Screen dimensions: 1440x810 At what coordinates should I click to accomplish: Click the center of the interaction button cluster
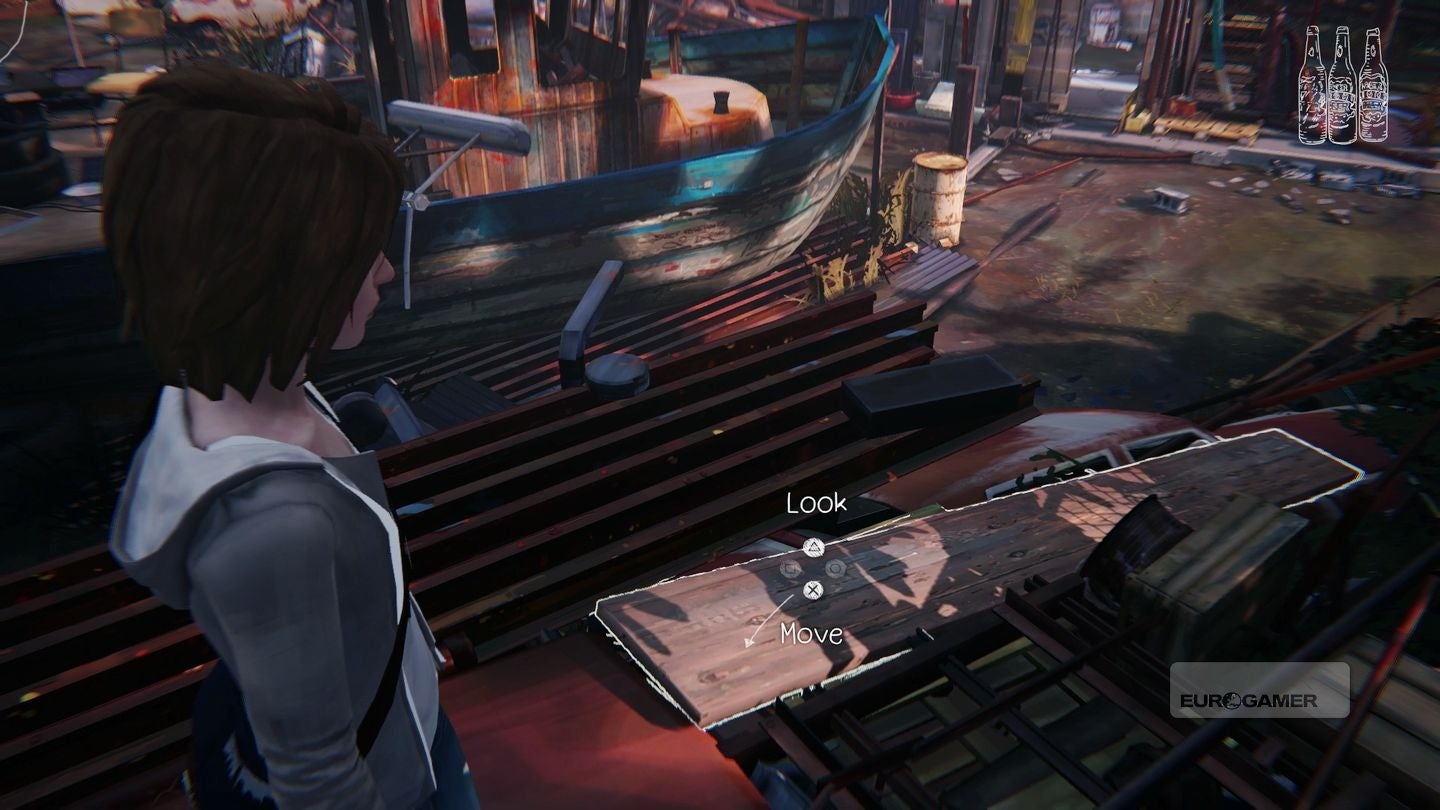pos(812,569)
